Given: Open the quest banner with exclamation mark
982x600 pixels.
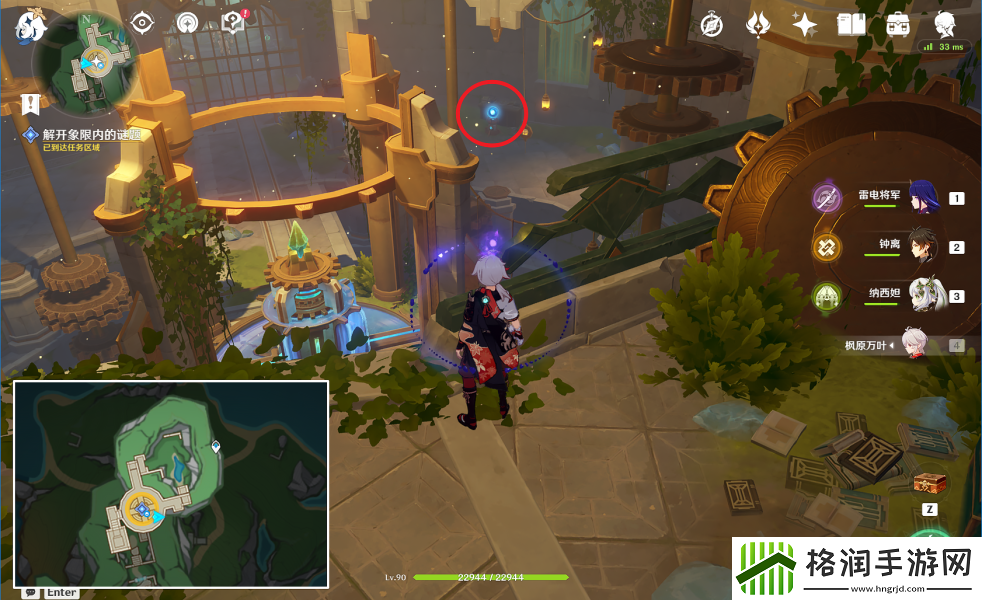Looking at the screenshot, I should [31, 102].
